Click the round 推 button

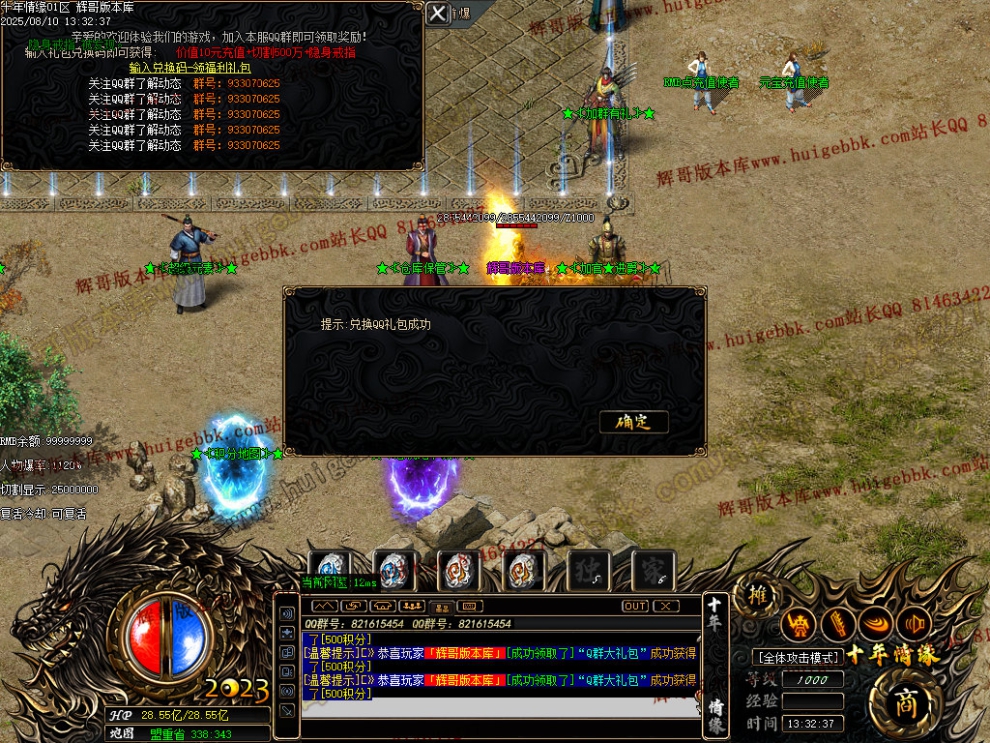pyautogui.click(x=759, y=596)
